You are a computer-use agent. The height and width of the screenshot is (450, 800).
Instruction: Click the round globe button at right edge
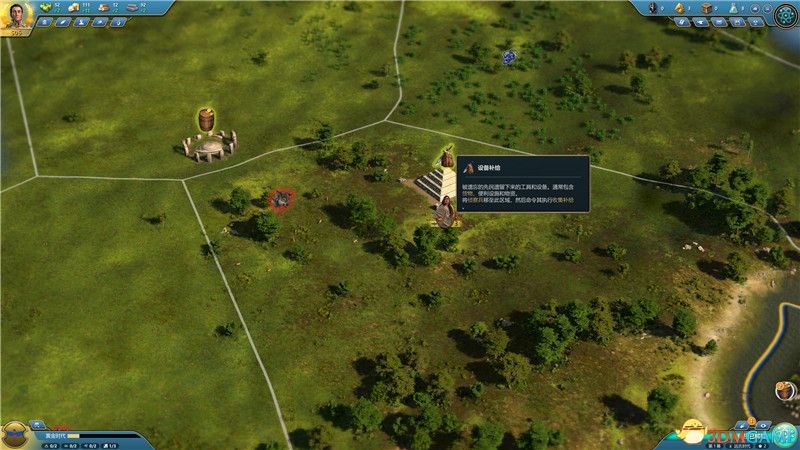(785, 391)
